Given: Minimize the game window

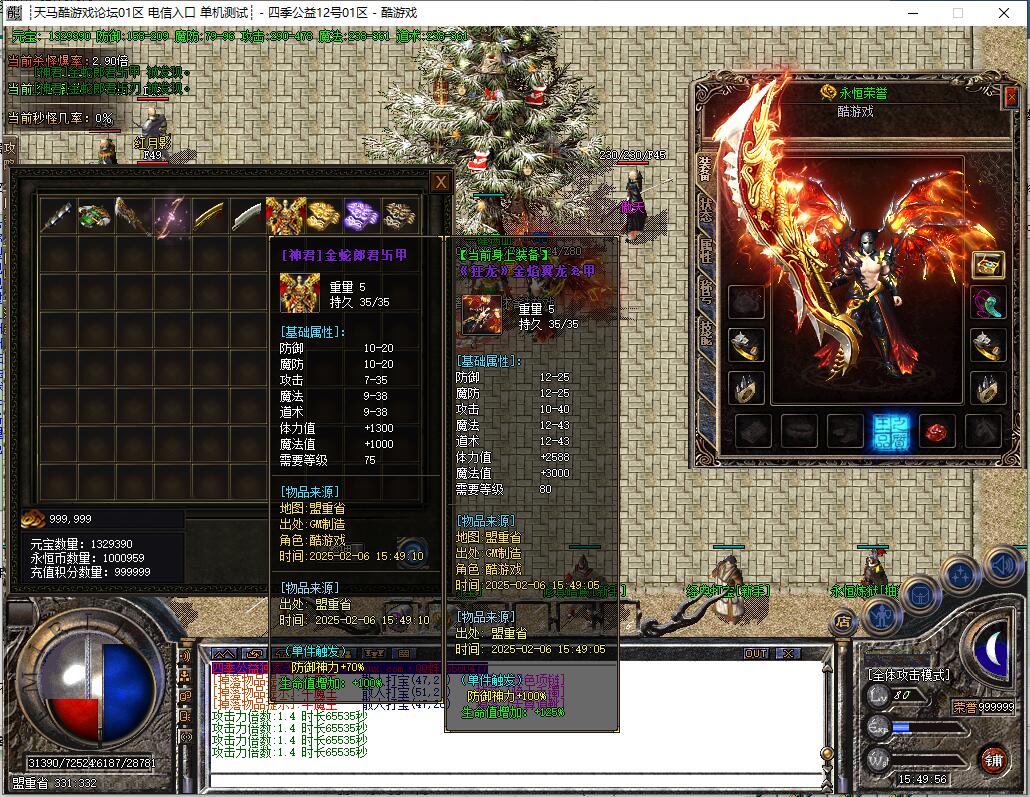Looking at the screenshot, I should (x=912, y=13).
